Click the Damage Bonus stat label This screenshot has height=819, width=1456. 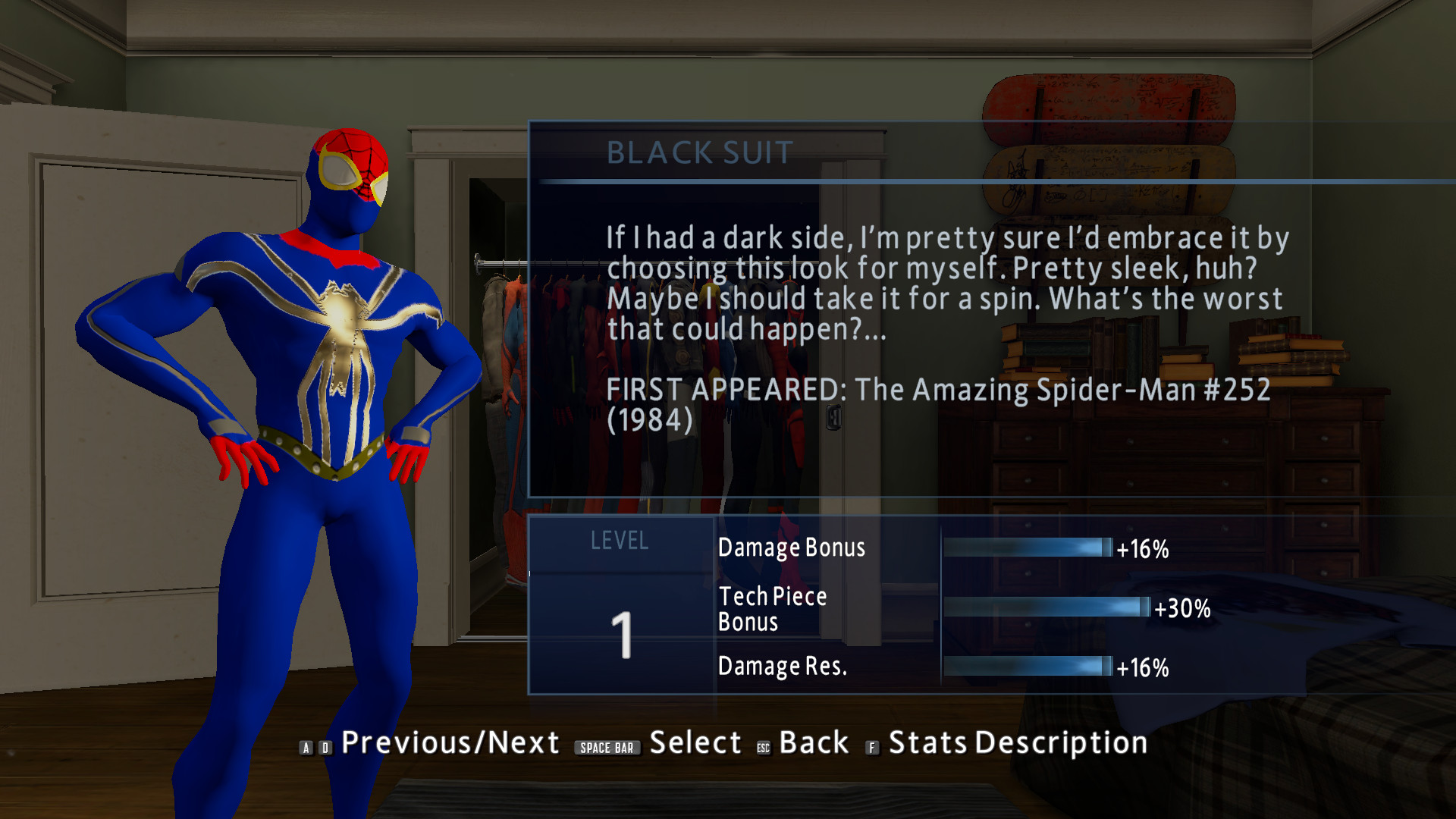tap(791, 548)
